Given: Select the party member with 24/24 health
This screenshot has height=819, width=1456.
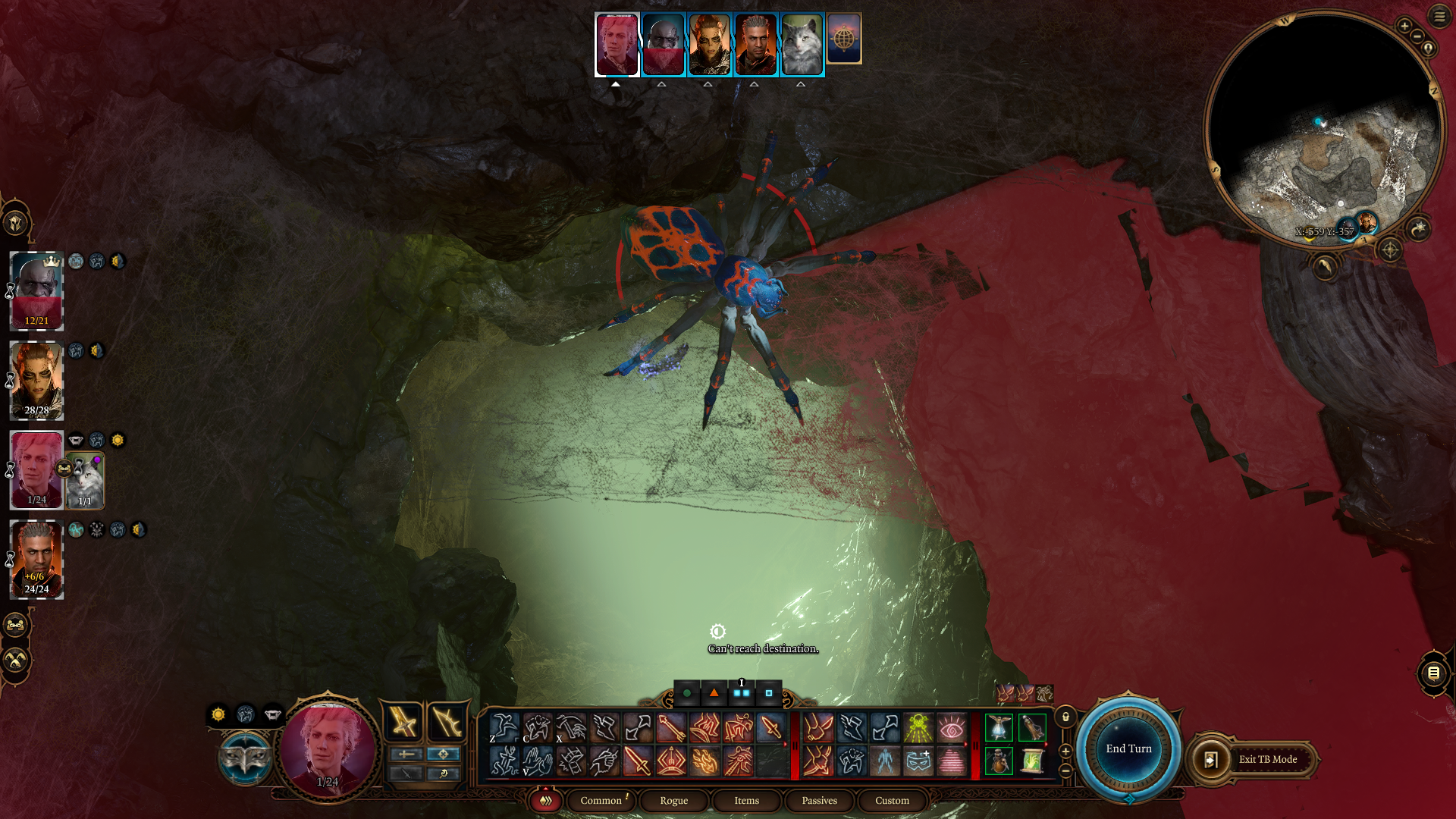Looking at the screenshot, I should click(x=36, y=559).
